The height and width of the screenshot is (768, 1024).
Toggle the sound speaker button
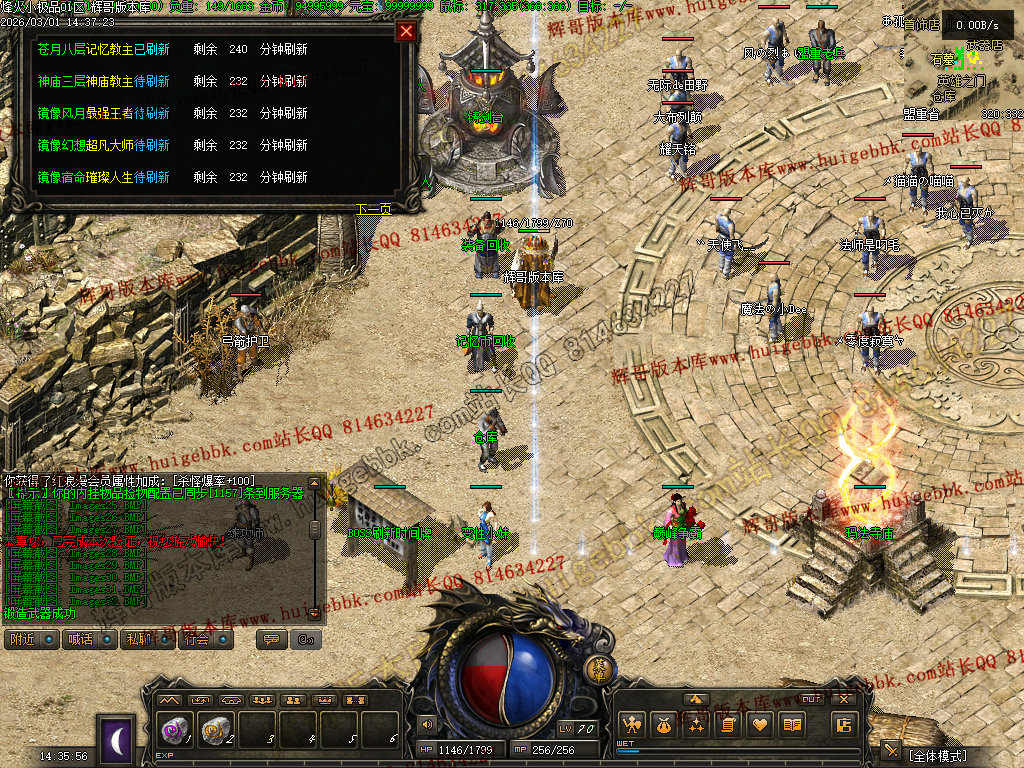(x=428, y=725)
